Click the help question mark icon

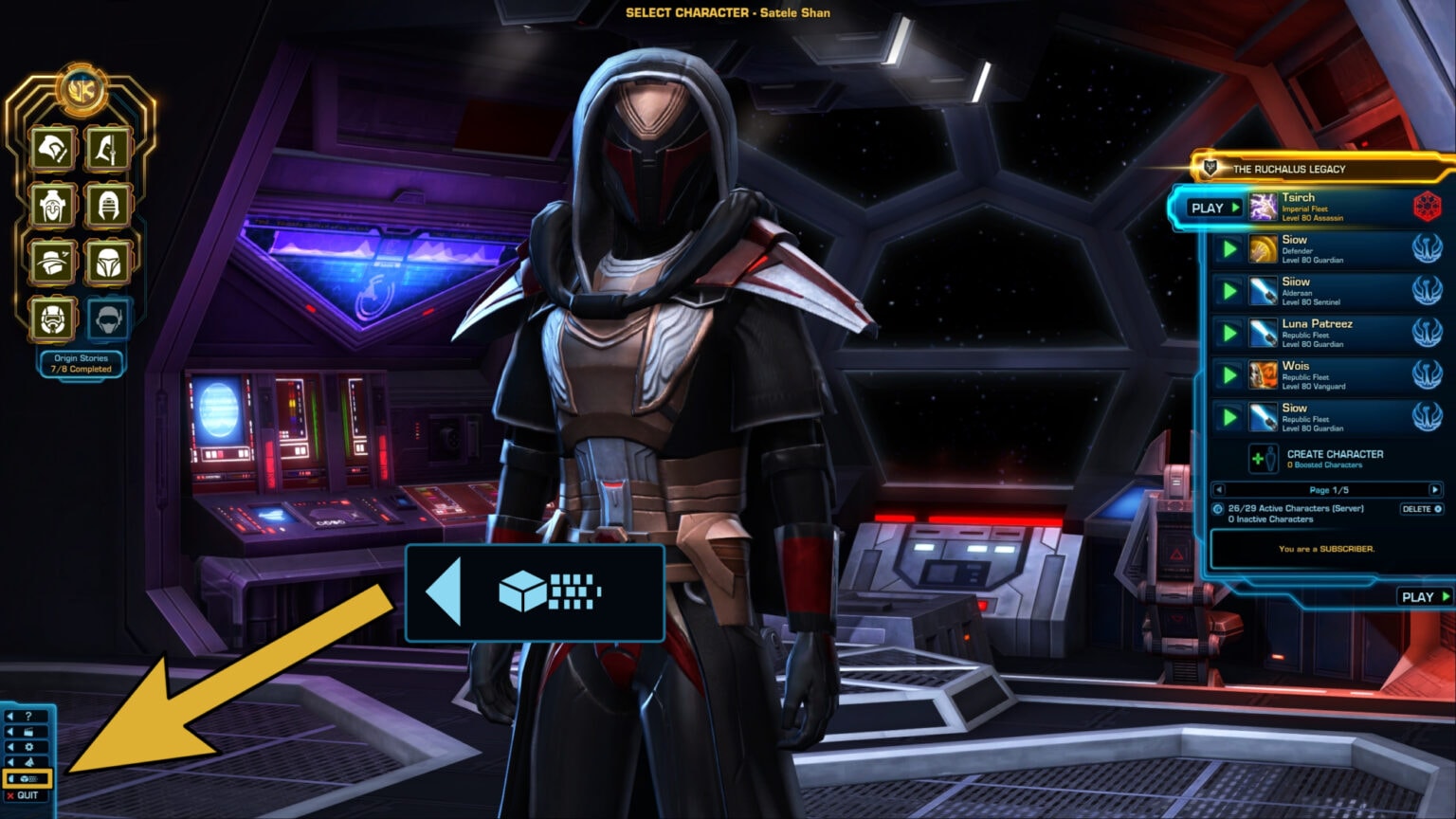coord(28,717)
